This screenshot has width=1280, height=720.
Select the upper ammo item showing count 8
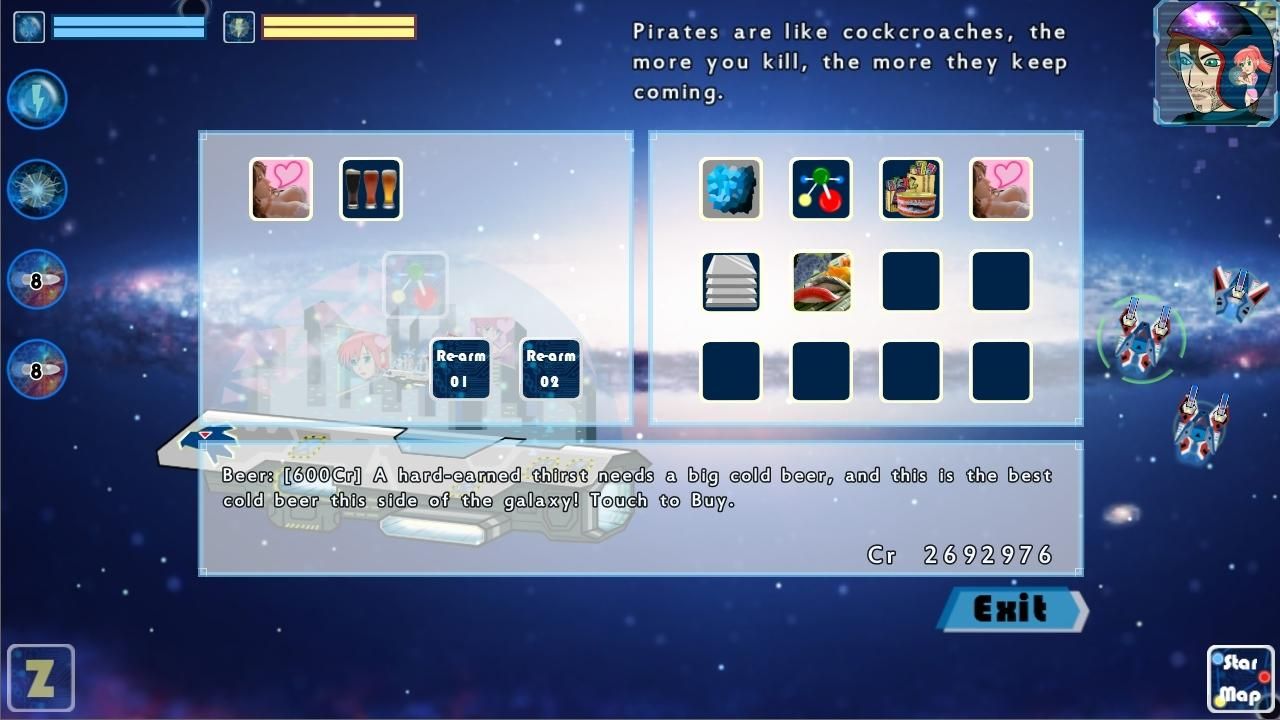point(36,279)
